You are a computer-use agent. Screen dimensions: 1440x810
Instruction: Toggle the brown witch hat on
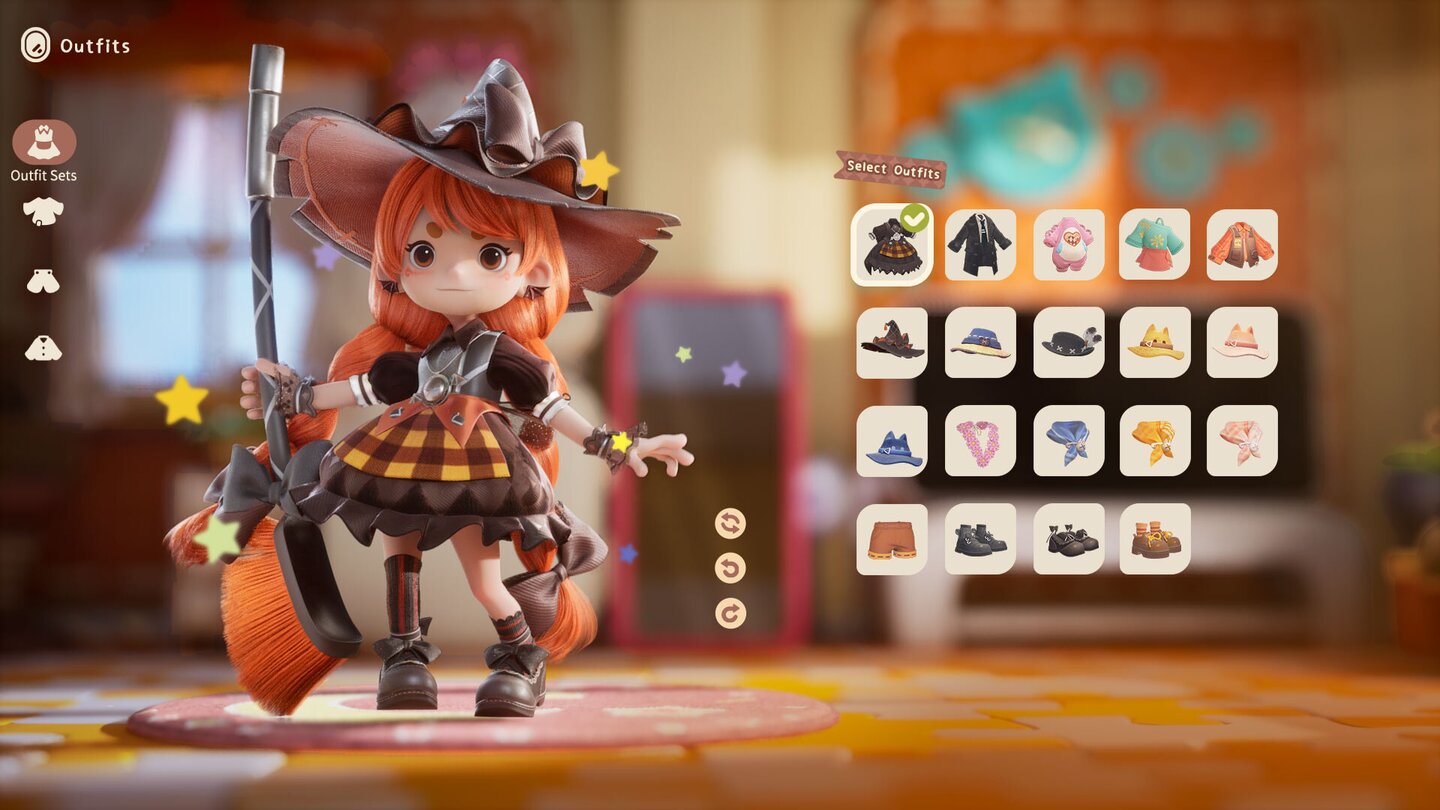891,343
